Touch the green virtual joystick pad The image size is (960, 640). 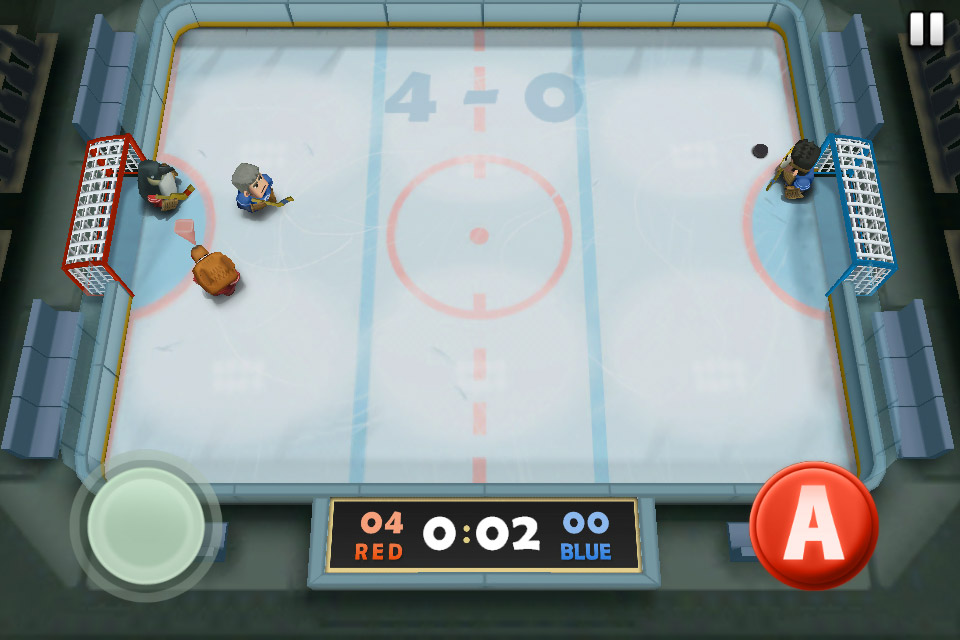(146, 525)
